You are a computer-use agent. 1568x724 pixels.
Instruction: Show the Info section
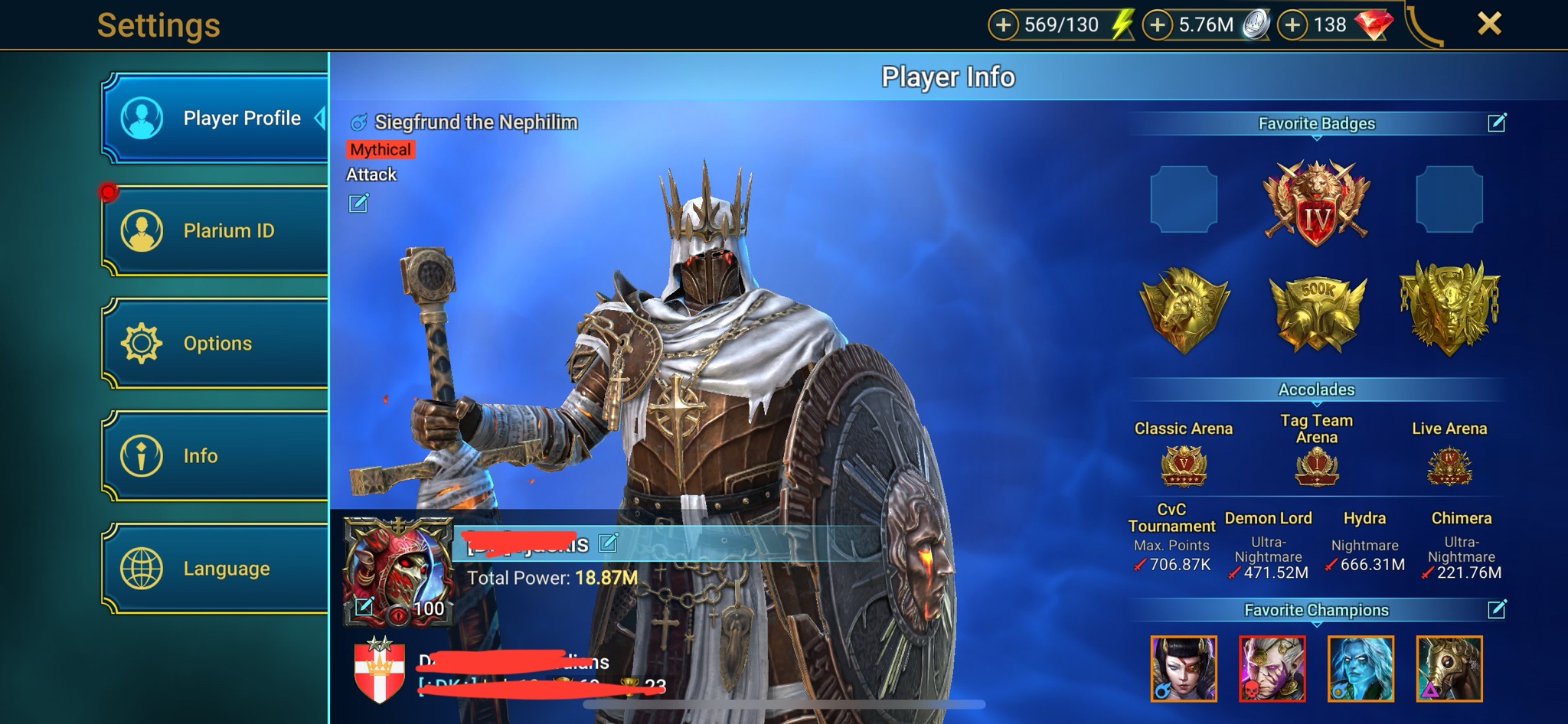click(x=214, y=455)
